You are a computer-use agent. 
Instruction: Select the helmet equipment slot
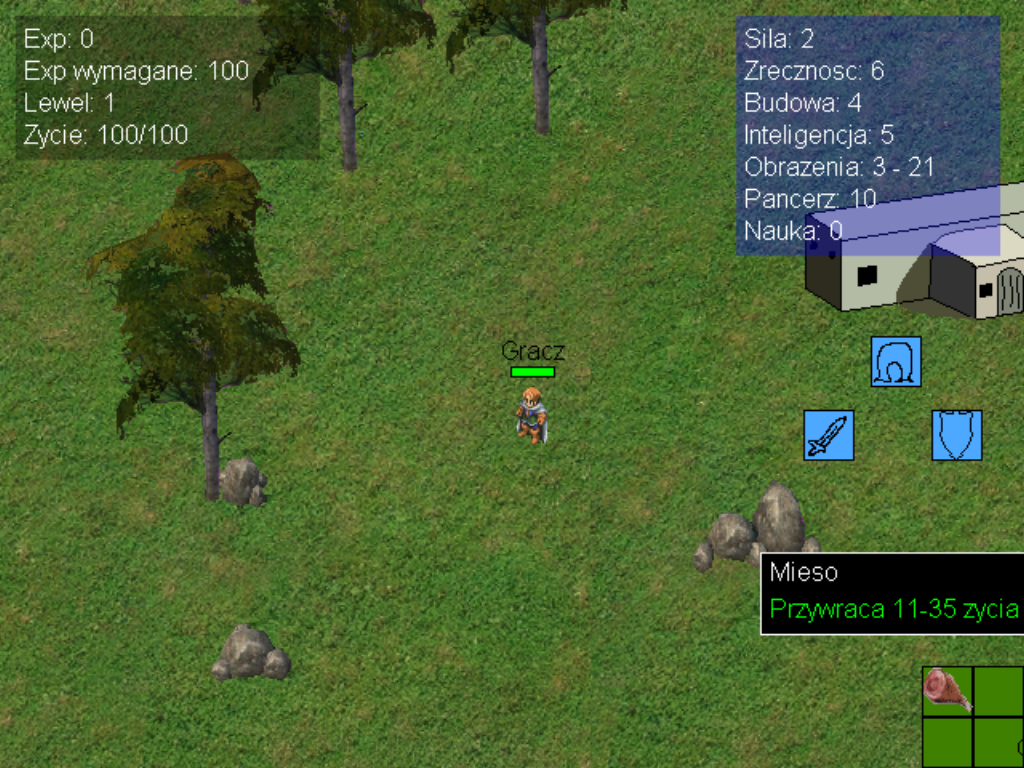pos(895,361)
